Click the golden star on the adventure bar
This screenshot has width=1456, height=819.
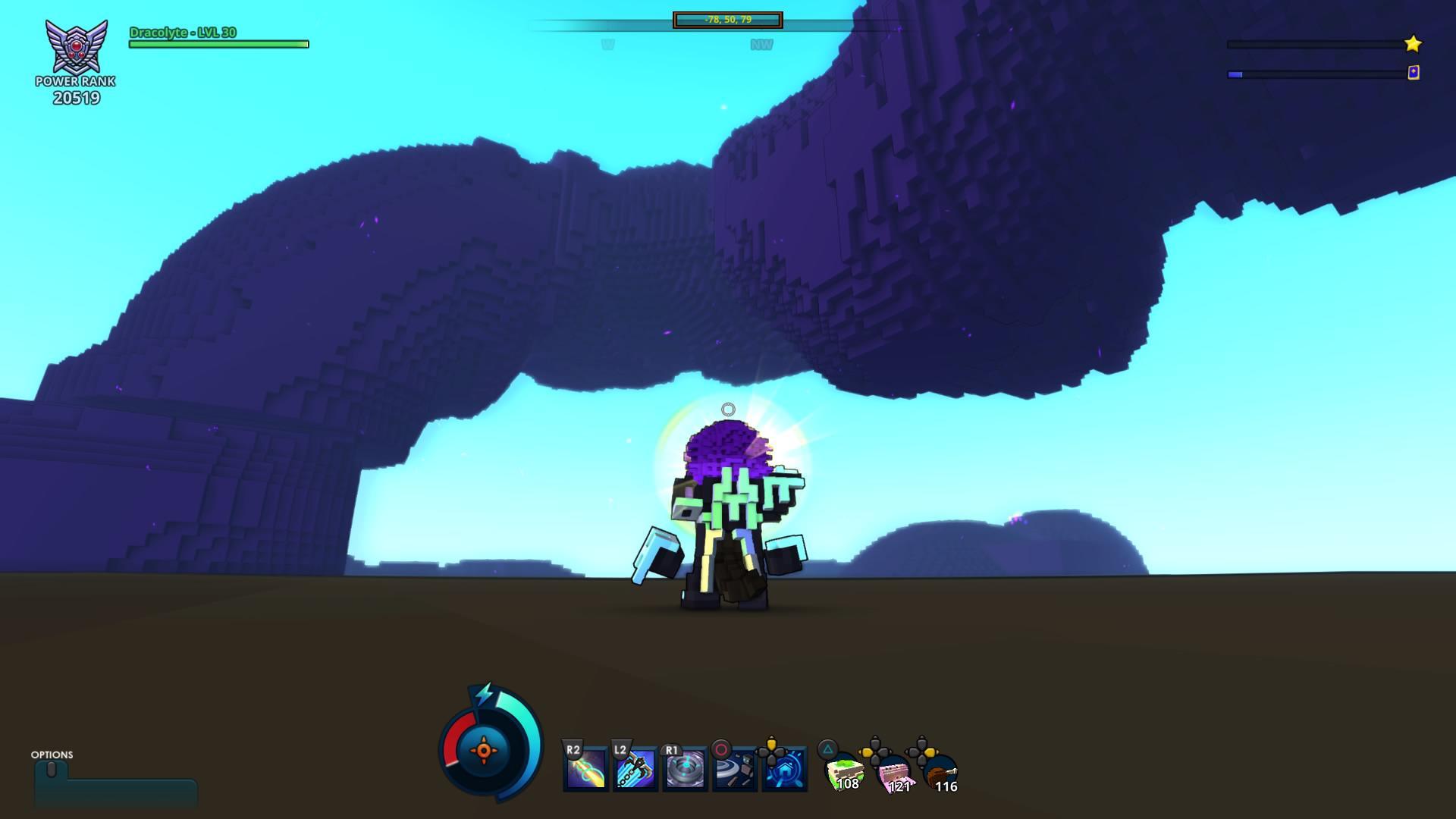click(1412, 45)
